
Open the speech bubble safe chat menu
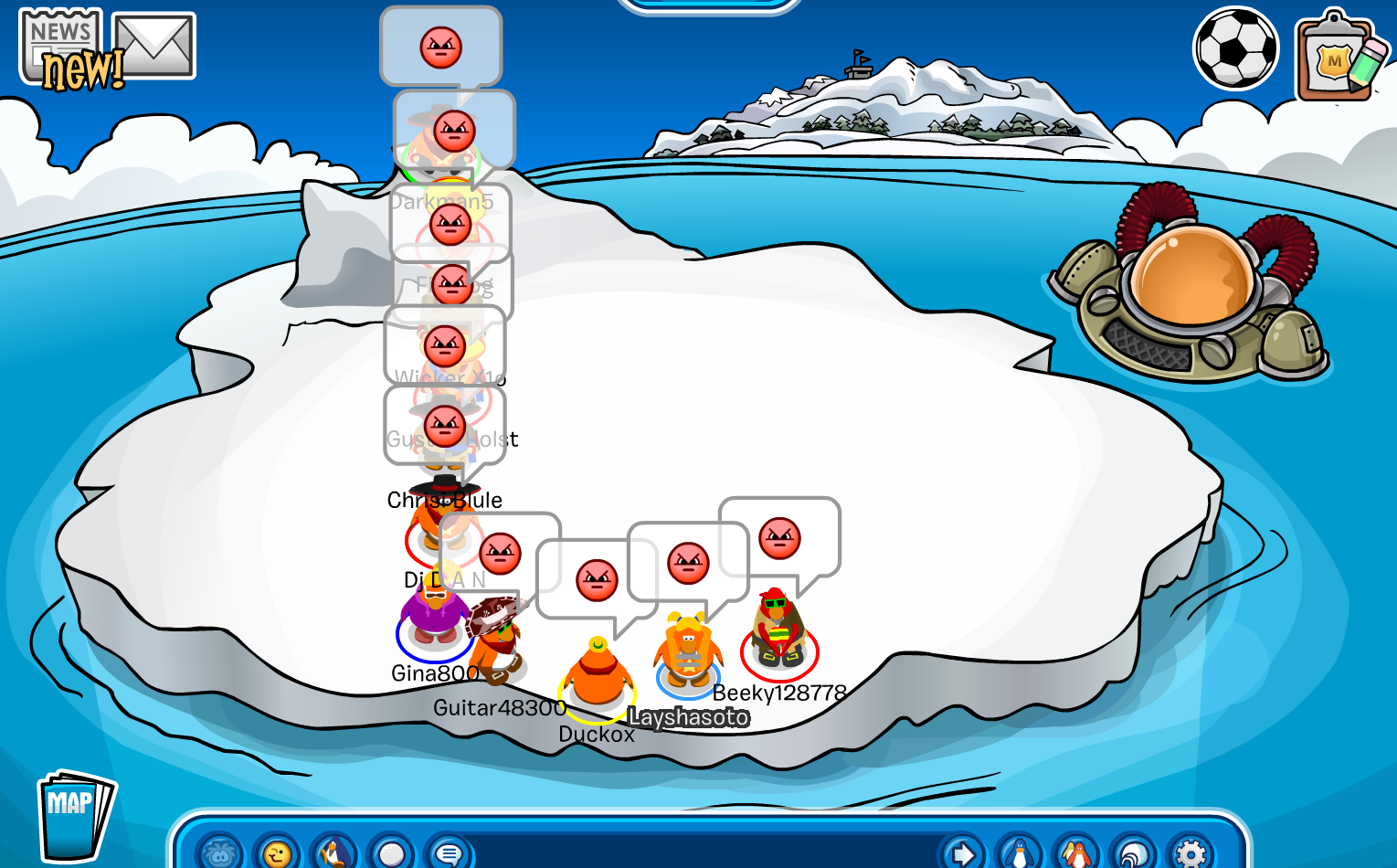(448, 853)
